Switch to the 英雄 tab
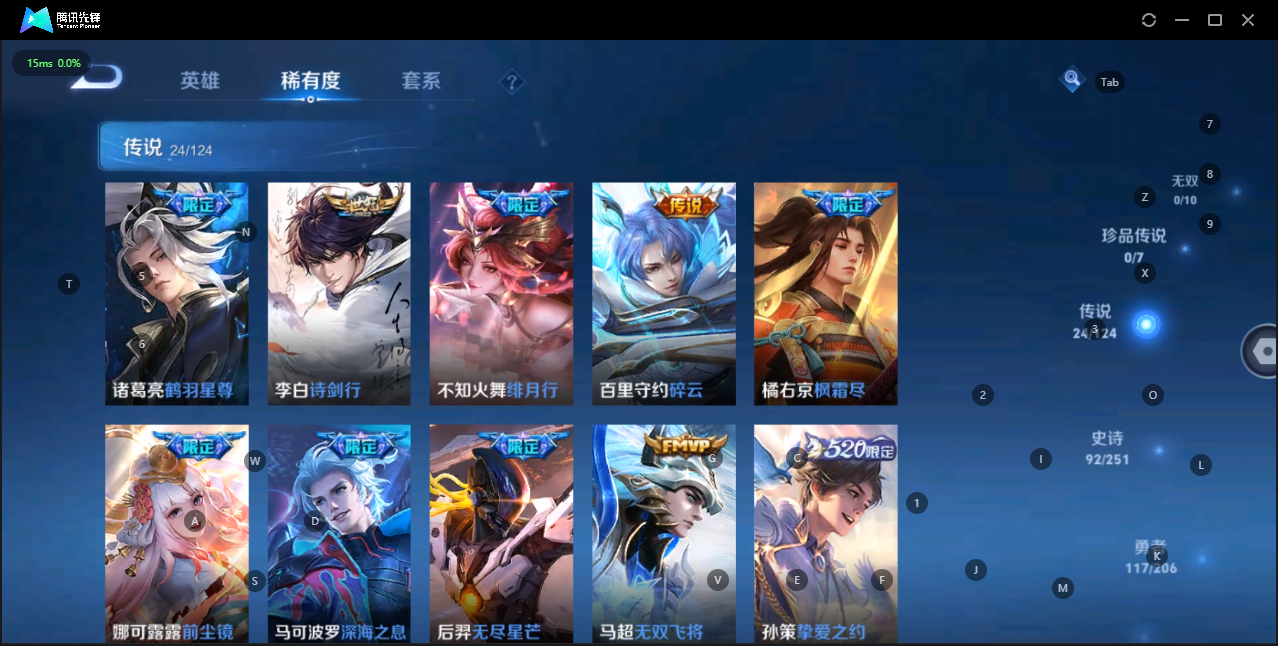1278x646 pixels. (199, 81)
